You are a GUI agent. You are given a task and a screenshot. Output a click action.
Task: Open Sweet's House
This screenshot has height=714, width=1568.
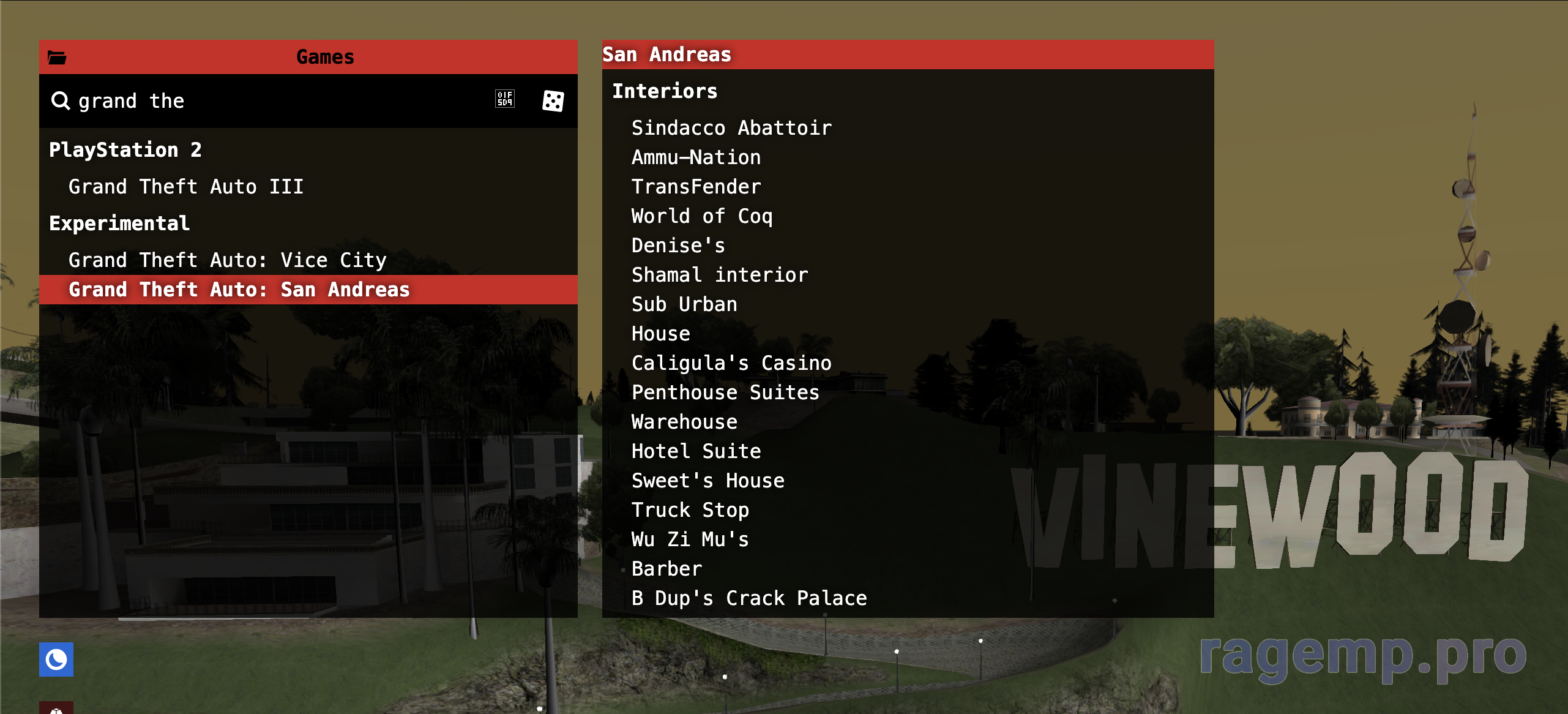707,481
